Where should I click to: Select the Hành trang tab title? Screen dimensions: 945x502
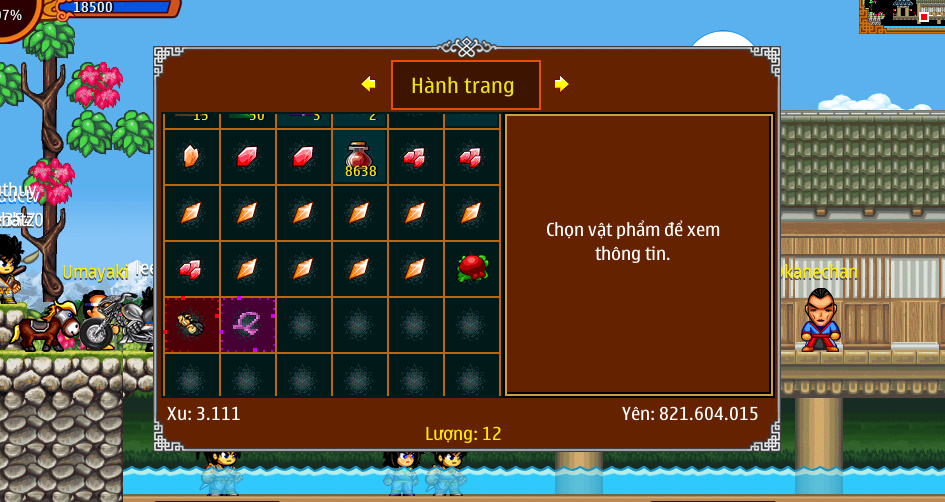click(x=465, y=85)
